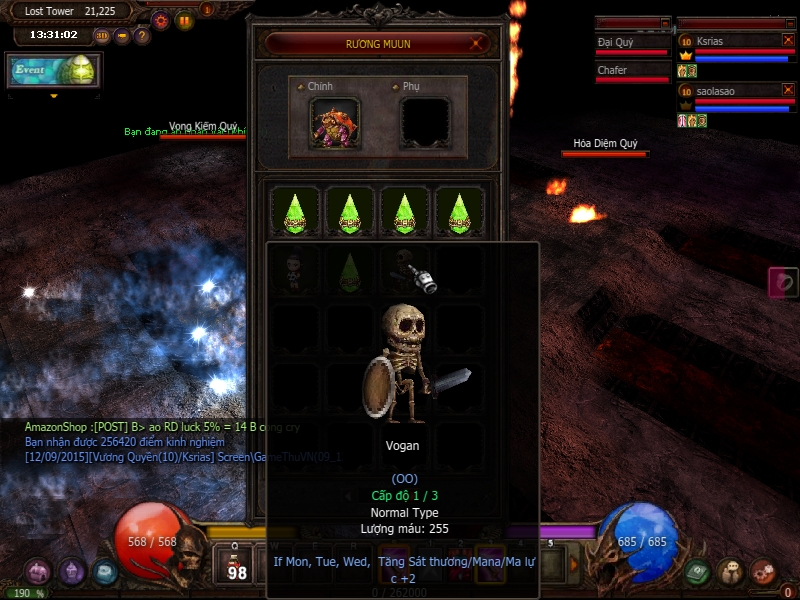Click the orange pause button
The height and width of the screenshot is (600, 800).
[185, 20]
